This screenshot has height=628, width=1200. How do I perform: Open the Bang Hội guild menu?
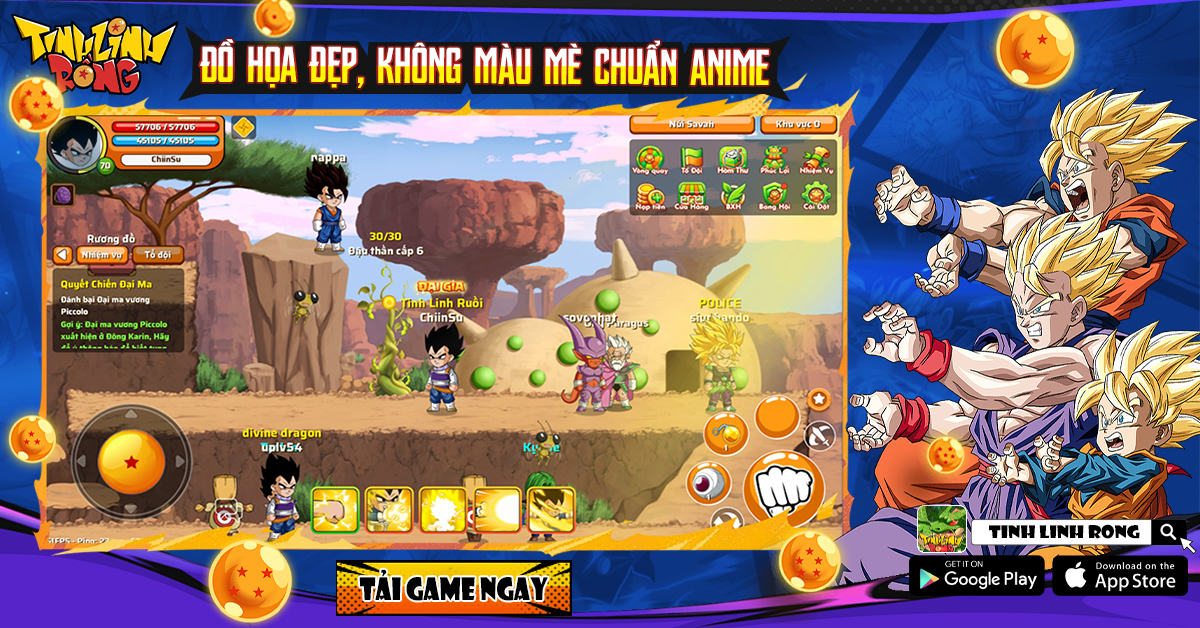[775, 195]
